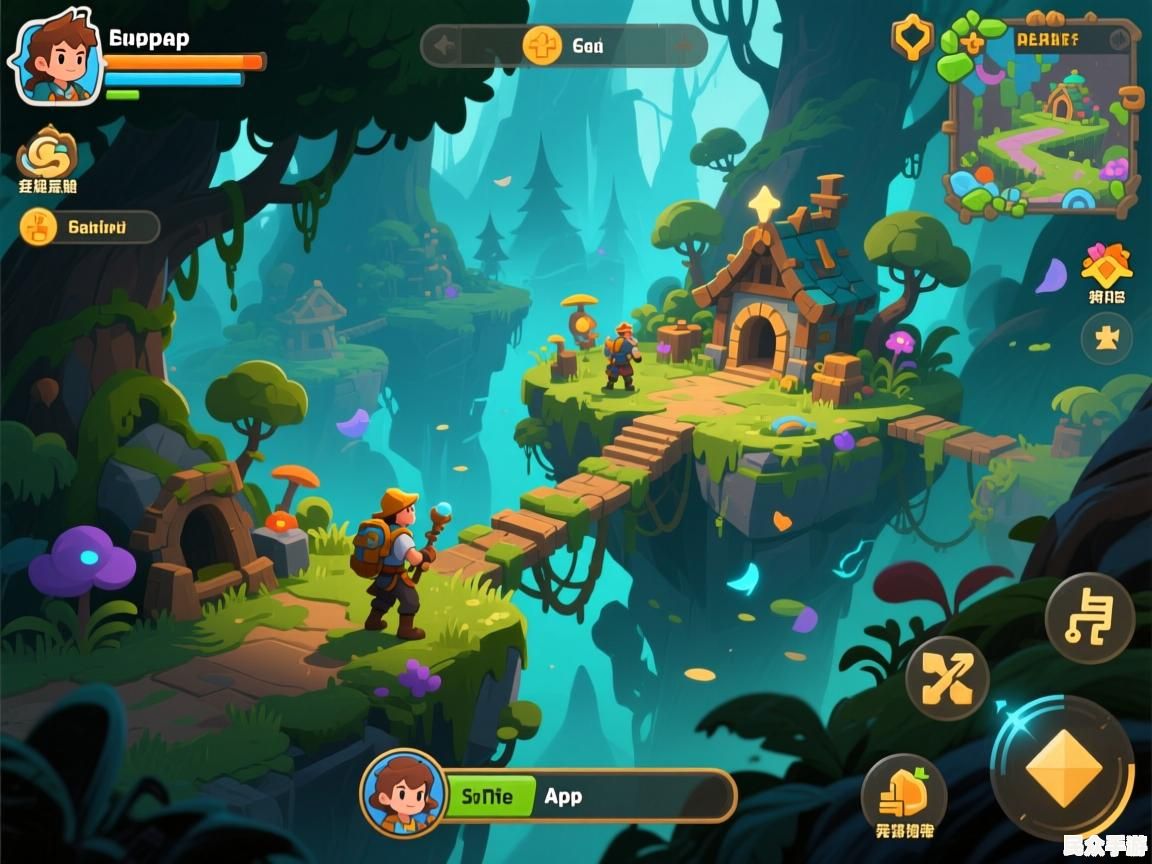Viewport: 1152px width, 864px height.
Task: Tap the golden swirl emblem icon
Action: click(x=46, y=152)
